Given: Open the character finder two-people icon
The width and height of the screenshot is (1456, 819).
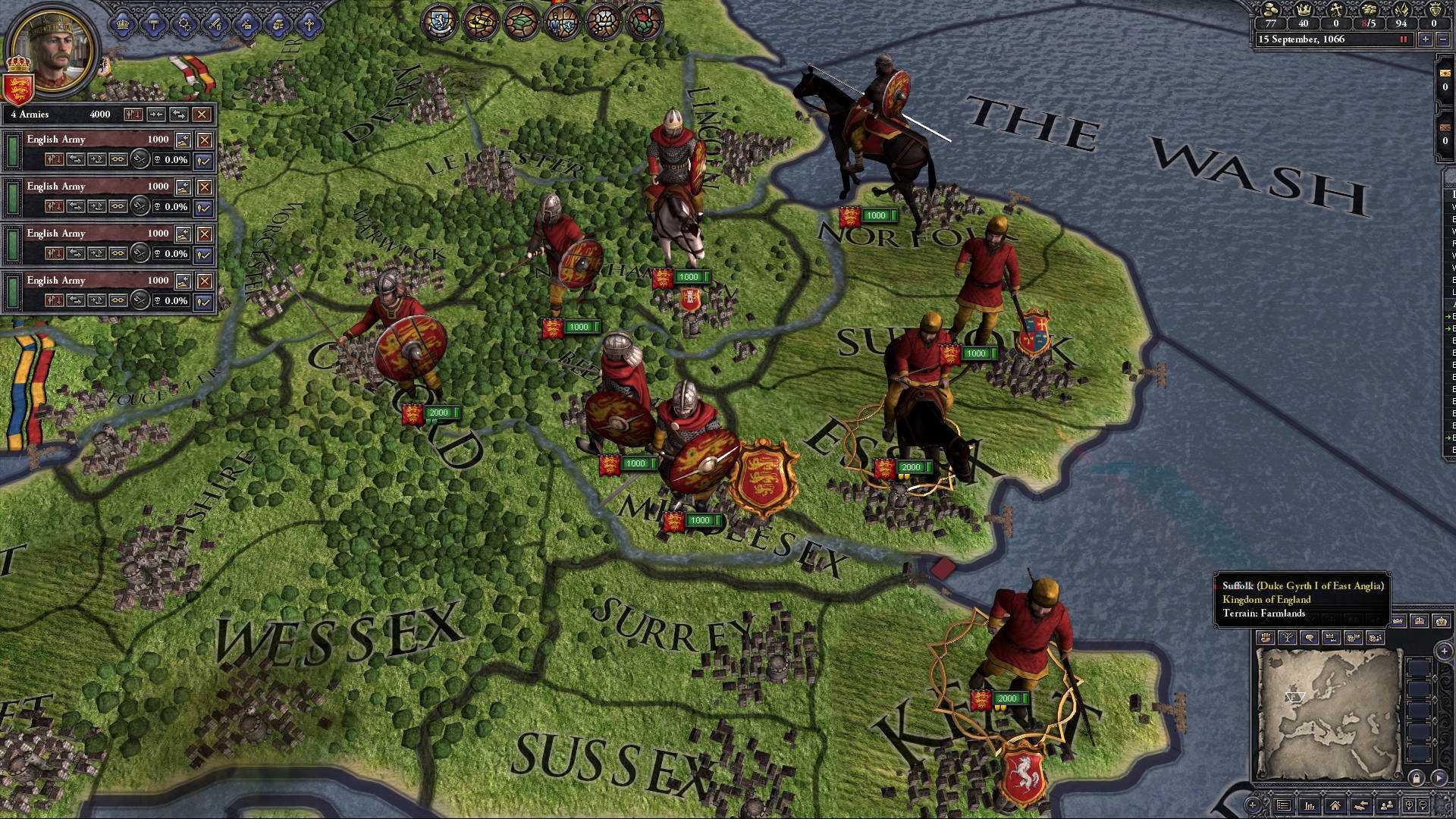Looking at the screenshot, I should 1388,805.
